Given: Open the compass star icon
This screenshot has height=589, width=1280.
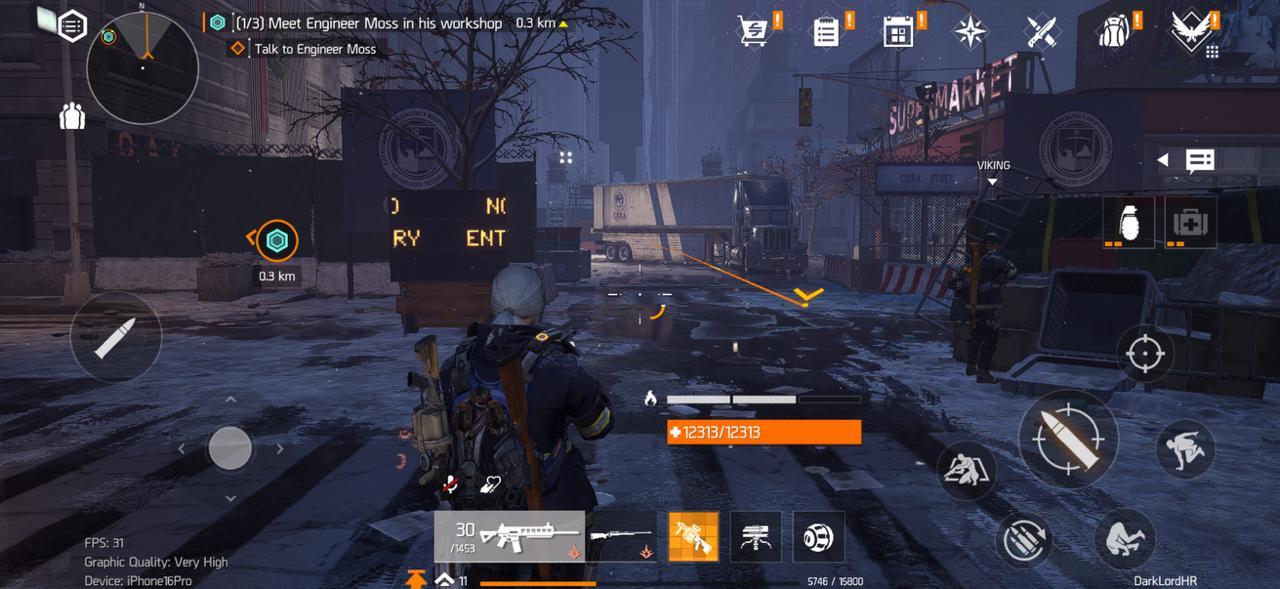Looking at the screenshot, I should (970, 31).
